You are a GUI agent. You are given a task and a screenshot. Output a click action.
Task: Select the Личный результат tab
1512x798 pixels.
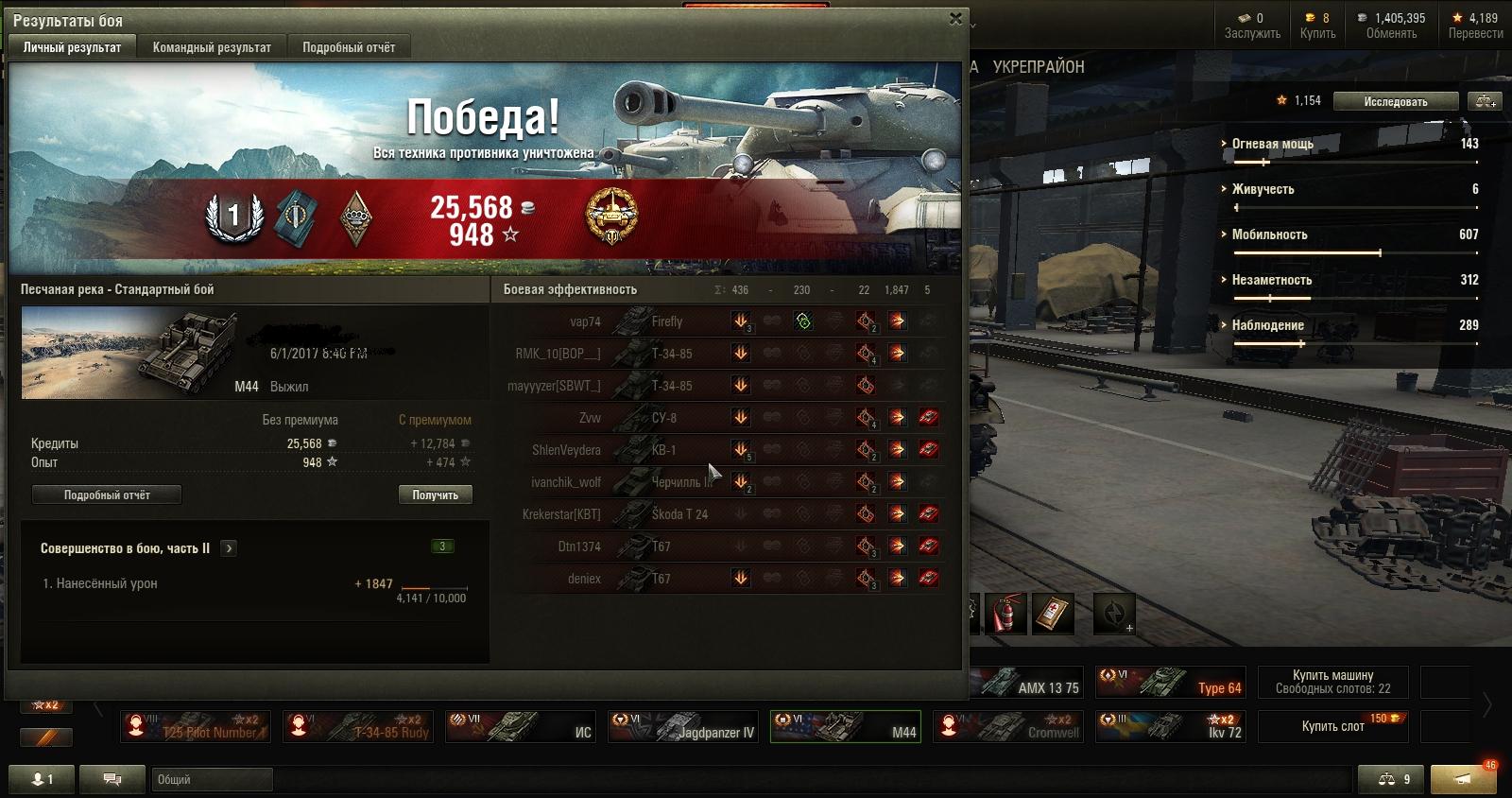tap(72, 47)
